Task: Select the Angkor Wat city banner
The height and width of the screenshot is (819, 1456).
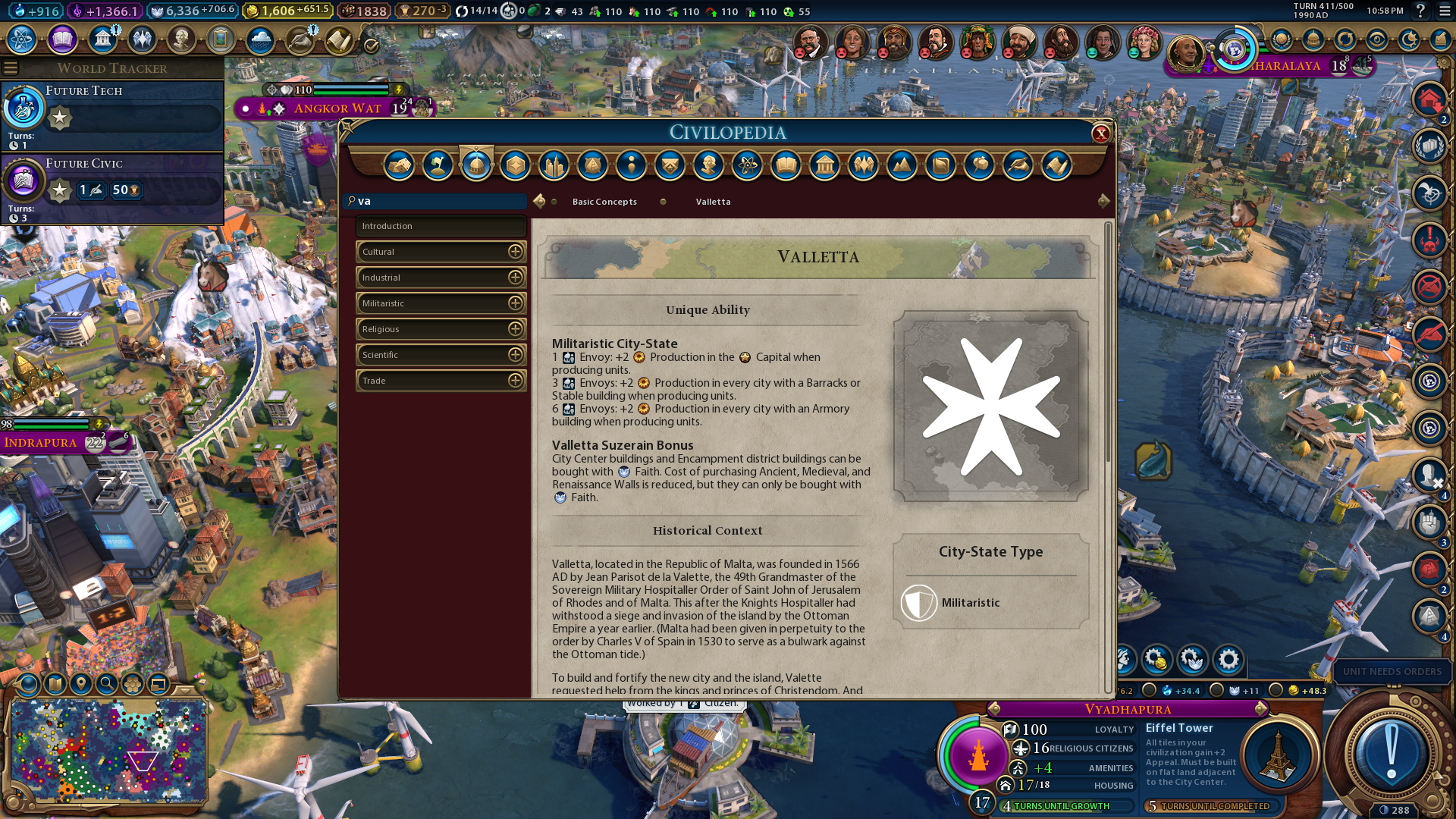Action: pos(337,108)
